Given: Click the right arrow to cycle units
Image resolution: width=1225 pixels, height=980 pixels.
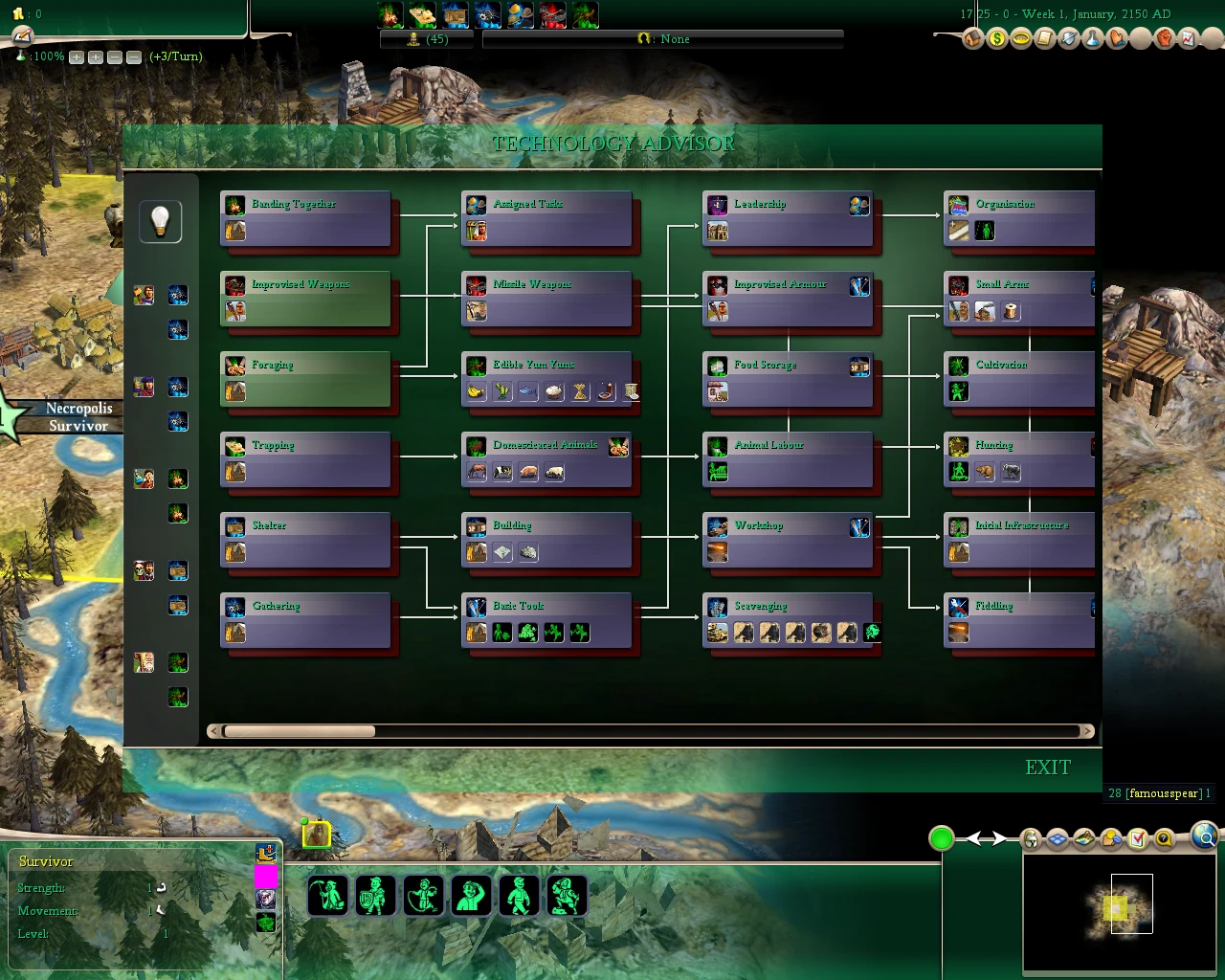Looking at the screenshot, I should click(x=998, y=838).
